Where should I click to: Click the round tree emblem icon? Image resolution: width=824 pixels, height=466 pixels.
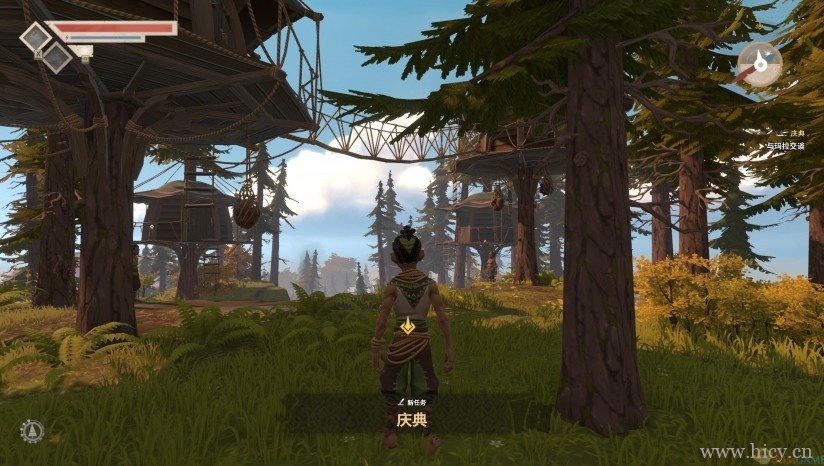tap(32, 431)
